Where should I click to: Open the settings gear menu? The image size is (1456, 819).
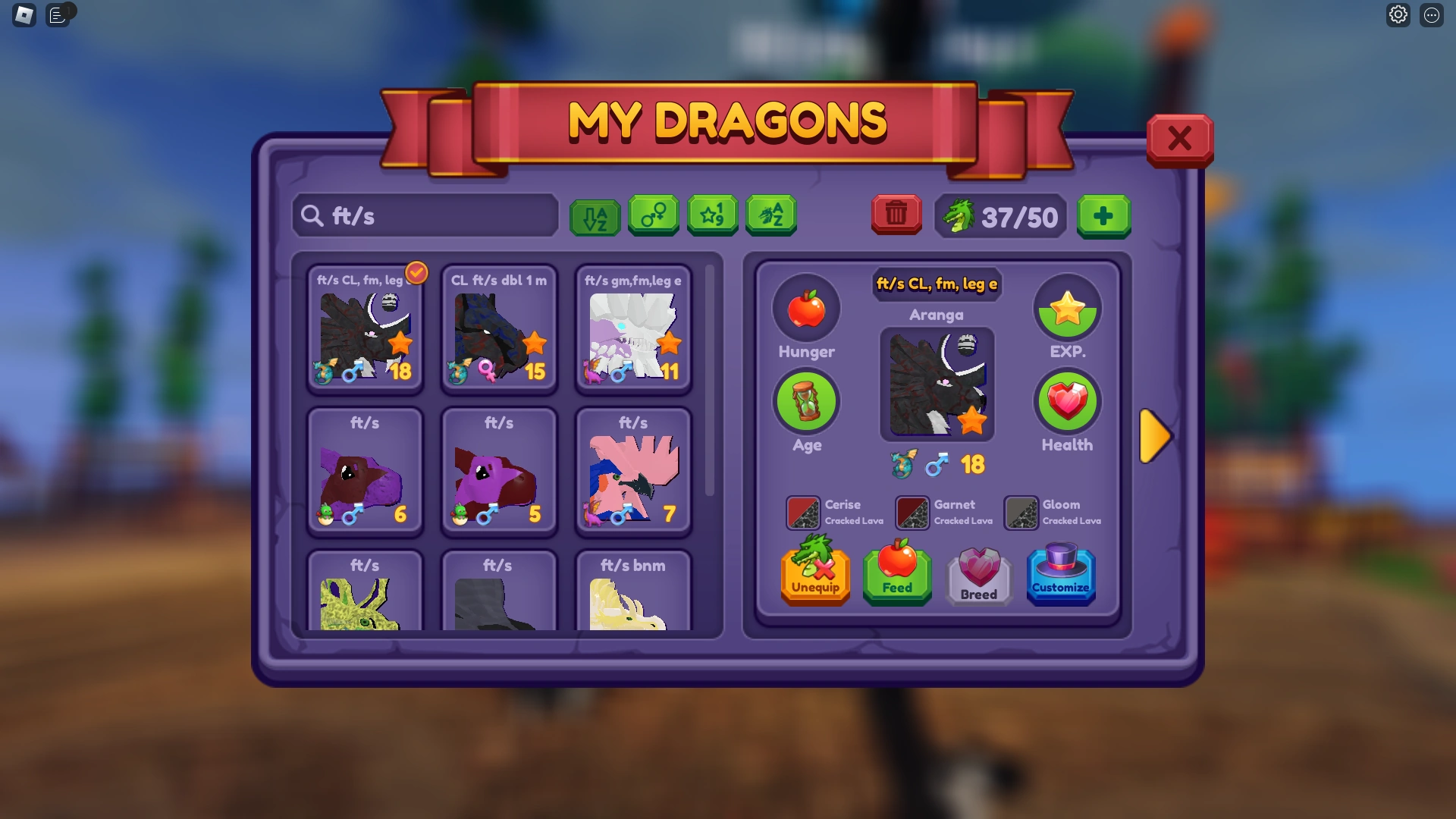(1399, 14)
